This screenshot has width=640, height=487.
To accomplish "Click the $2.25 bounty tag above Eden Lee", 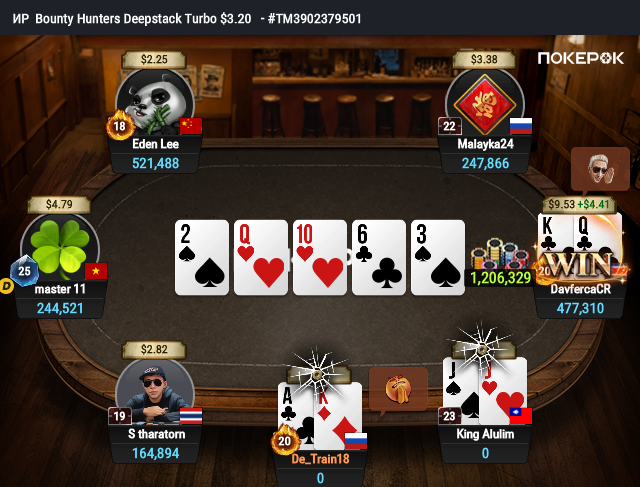I will tap(153, 59).
